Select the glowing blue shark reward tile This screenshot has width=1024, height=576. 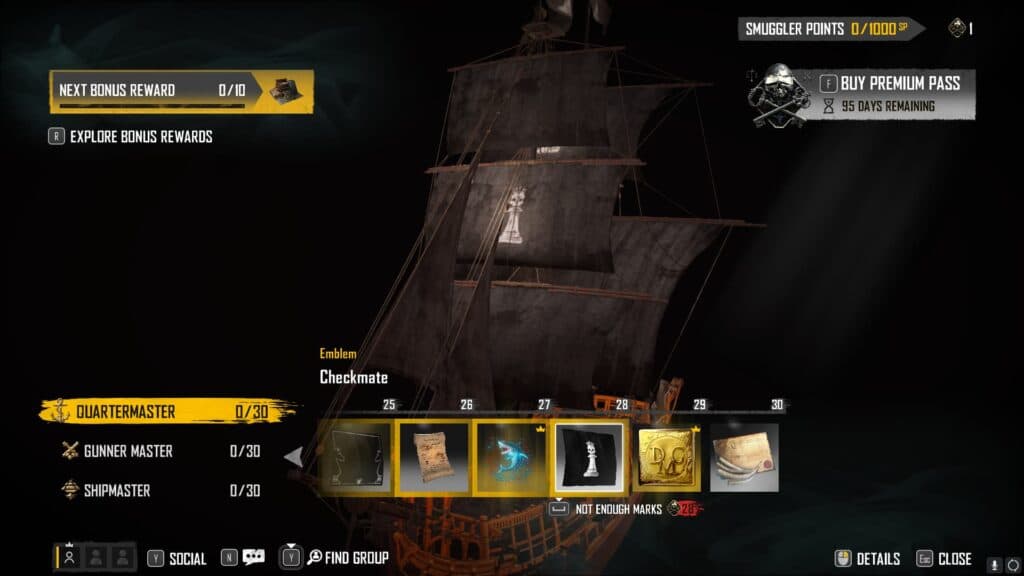click(511, 457)
